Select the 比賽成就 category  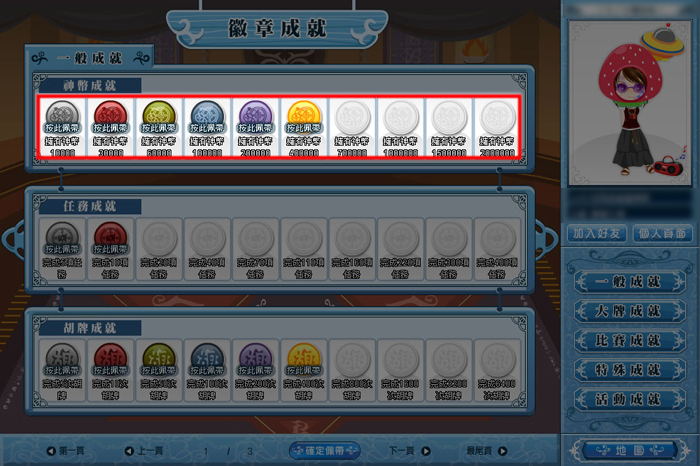(x=627, y=341)
